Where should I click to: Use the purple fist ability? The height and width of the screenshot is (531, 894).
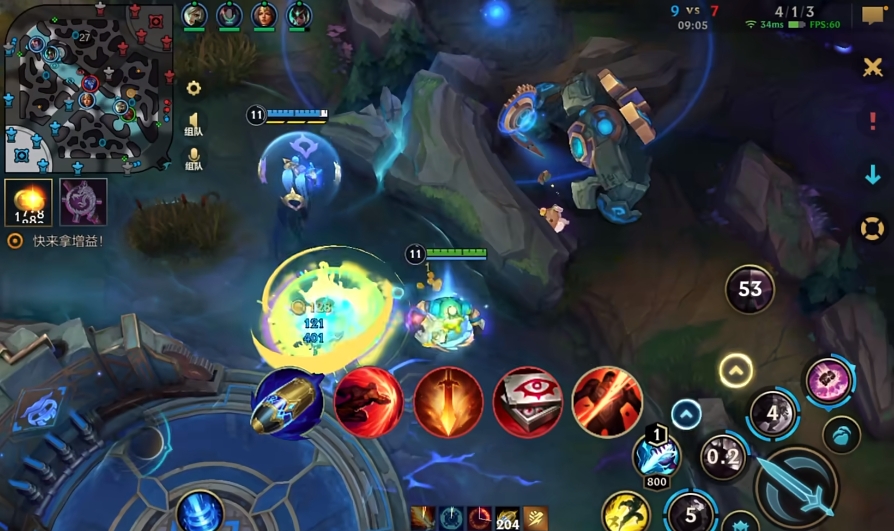click(x=829, y=381)
